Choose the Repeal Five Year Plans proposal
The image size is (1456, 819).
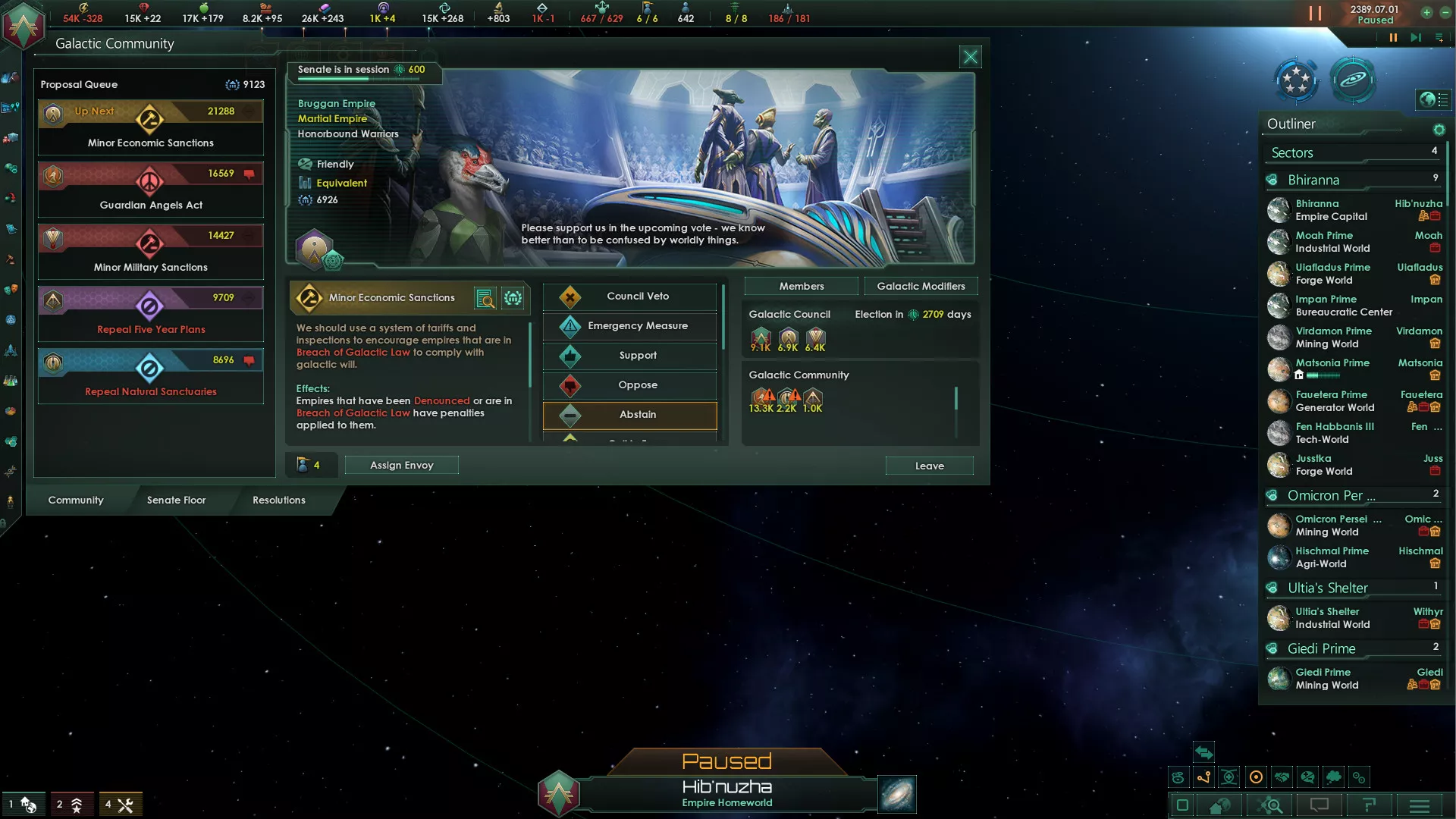pos(151,314)
